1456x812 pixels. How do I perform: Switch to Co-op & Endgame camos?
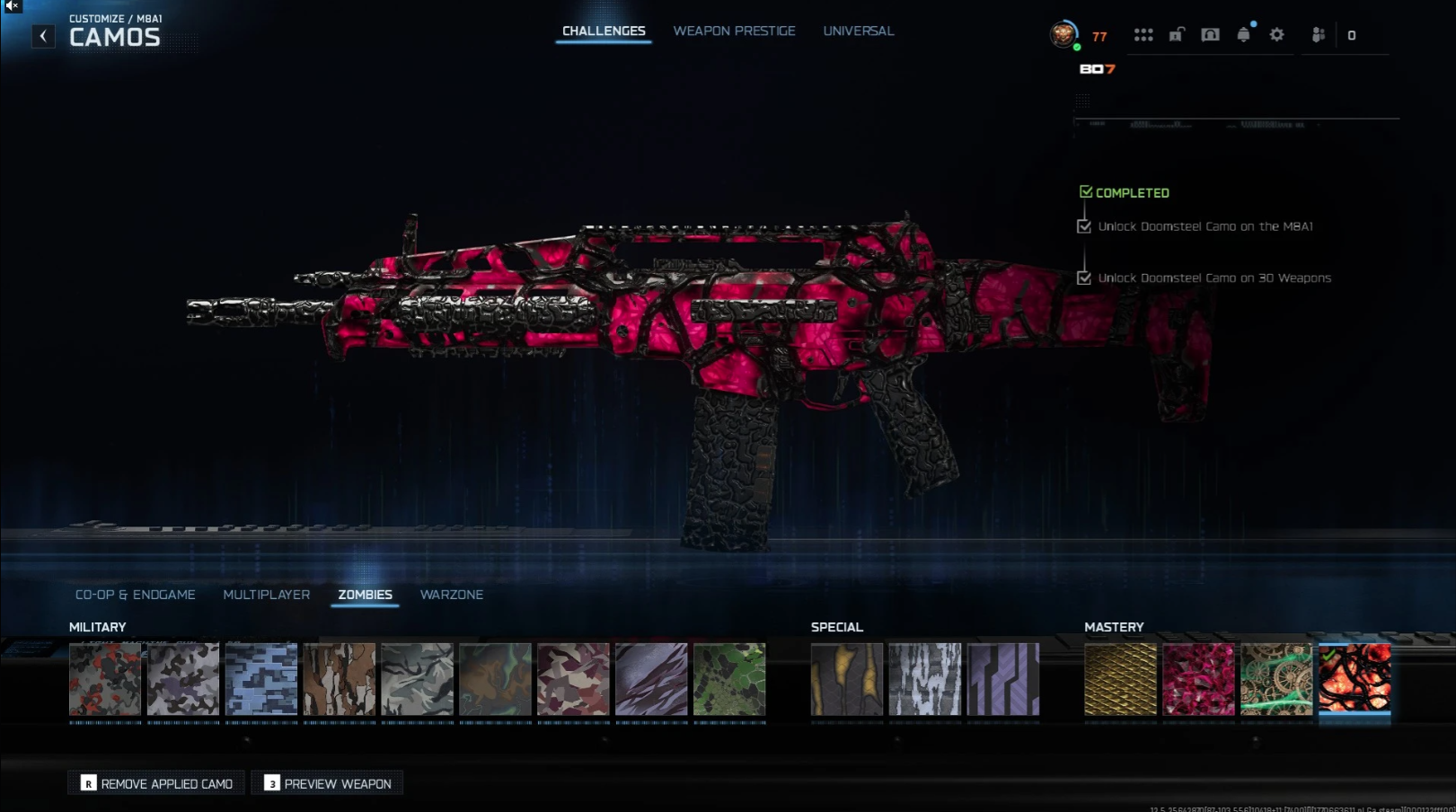(x=135, y=595)
